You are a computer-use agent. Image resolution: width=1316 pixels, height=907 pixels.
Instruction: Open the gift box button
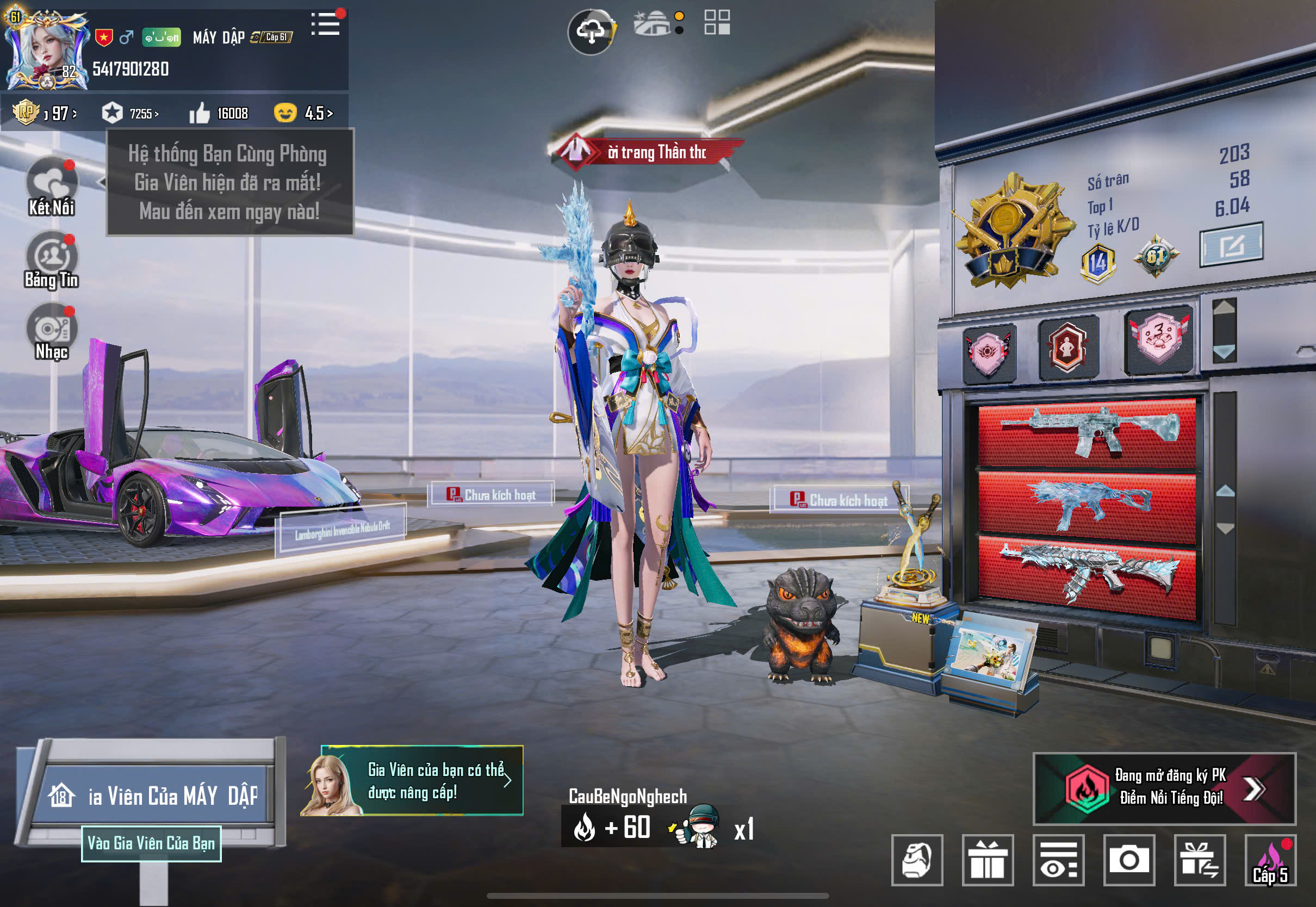click(x=988, y=860)
